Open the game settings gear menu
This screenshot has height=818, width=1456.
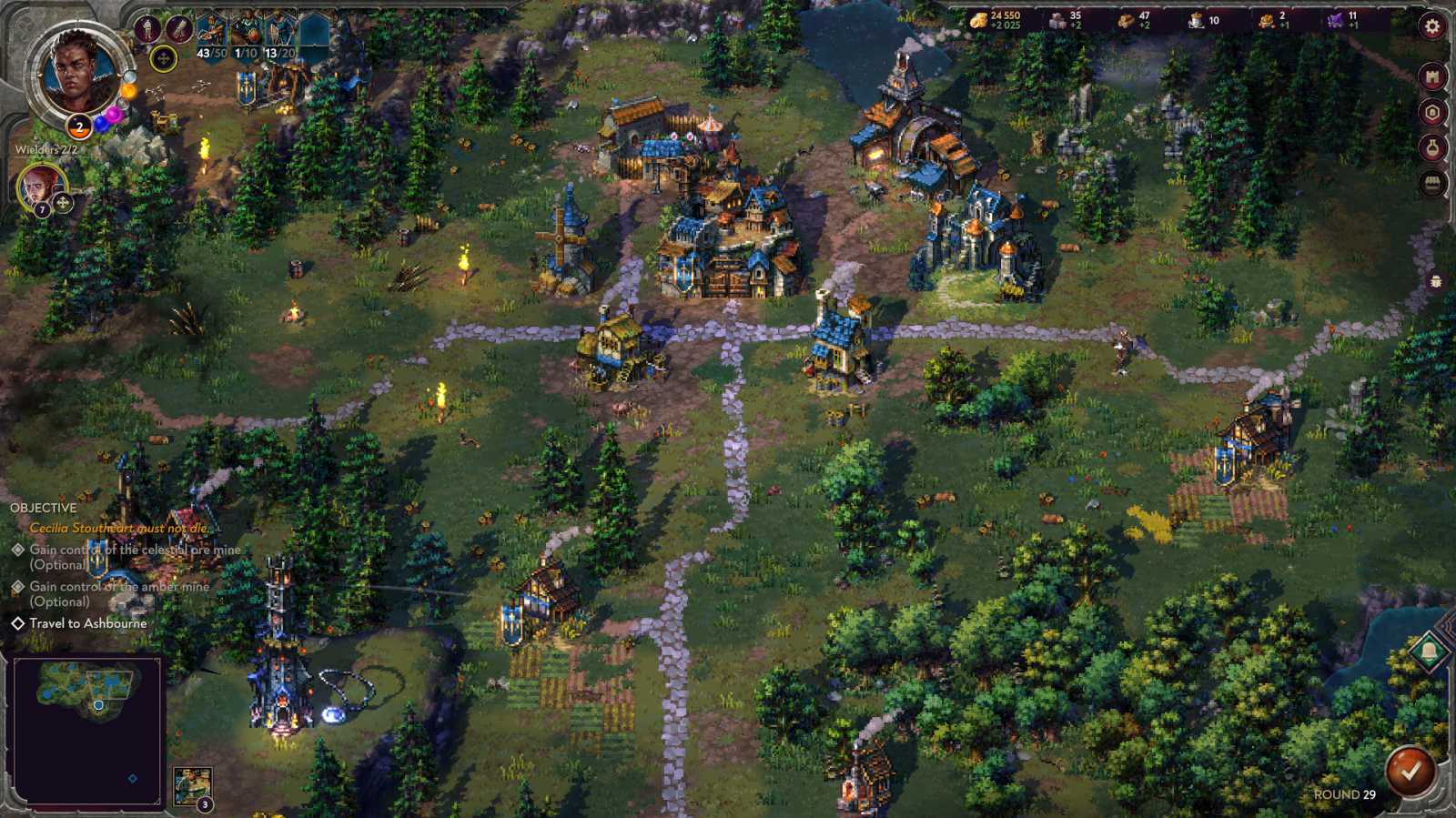pyautogui.click(x=1430, y=25)
